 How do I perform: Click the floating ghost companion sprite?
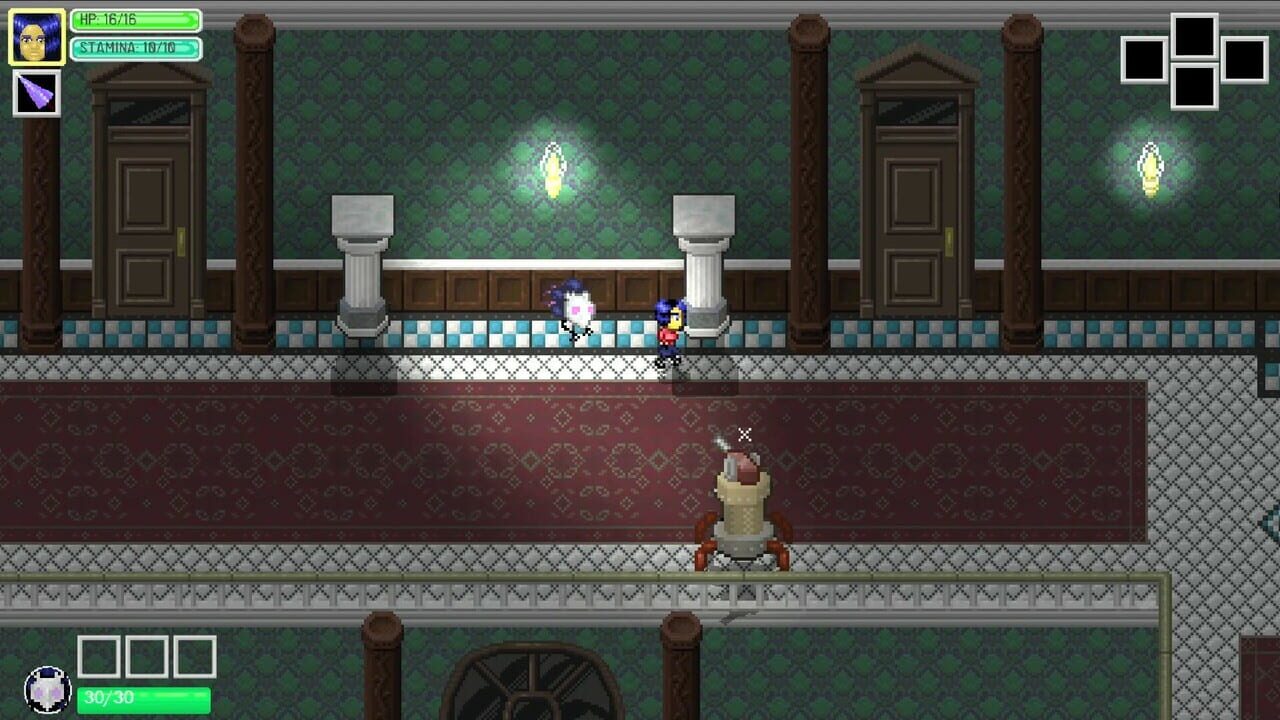[577, 307]
